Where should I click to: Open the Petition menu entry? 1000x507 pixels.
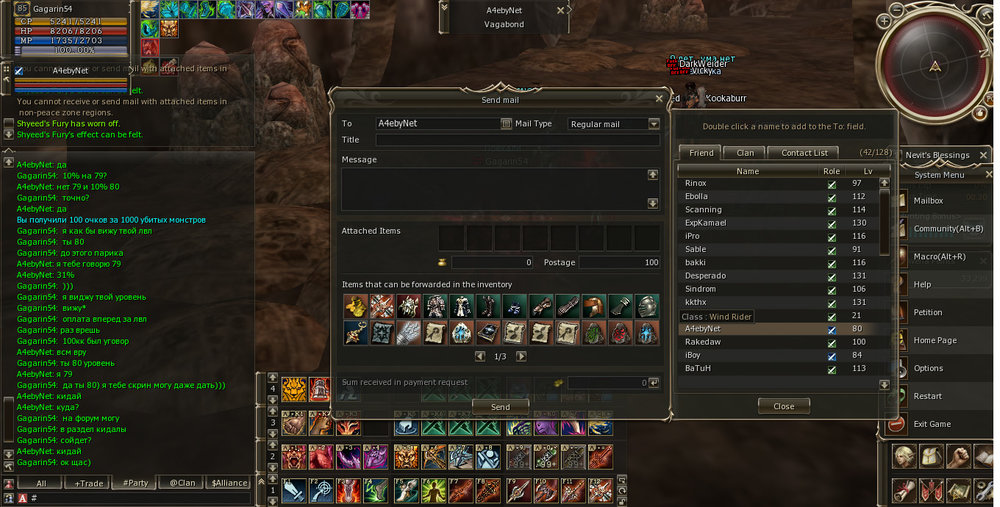(927, 313)
